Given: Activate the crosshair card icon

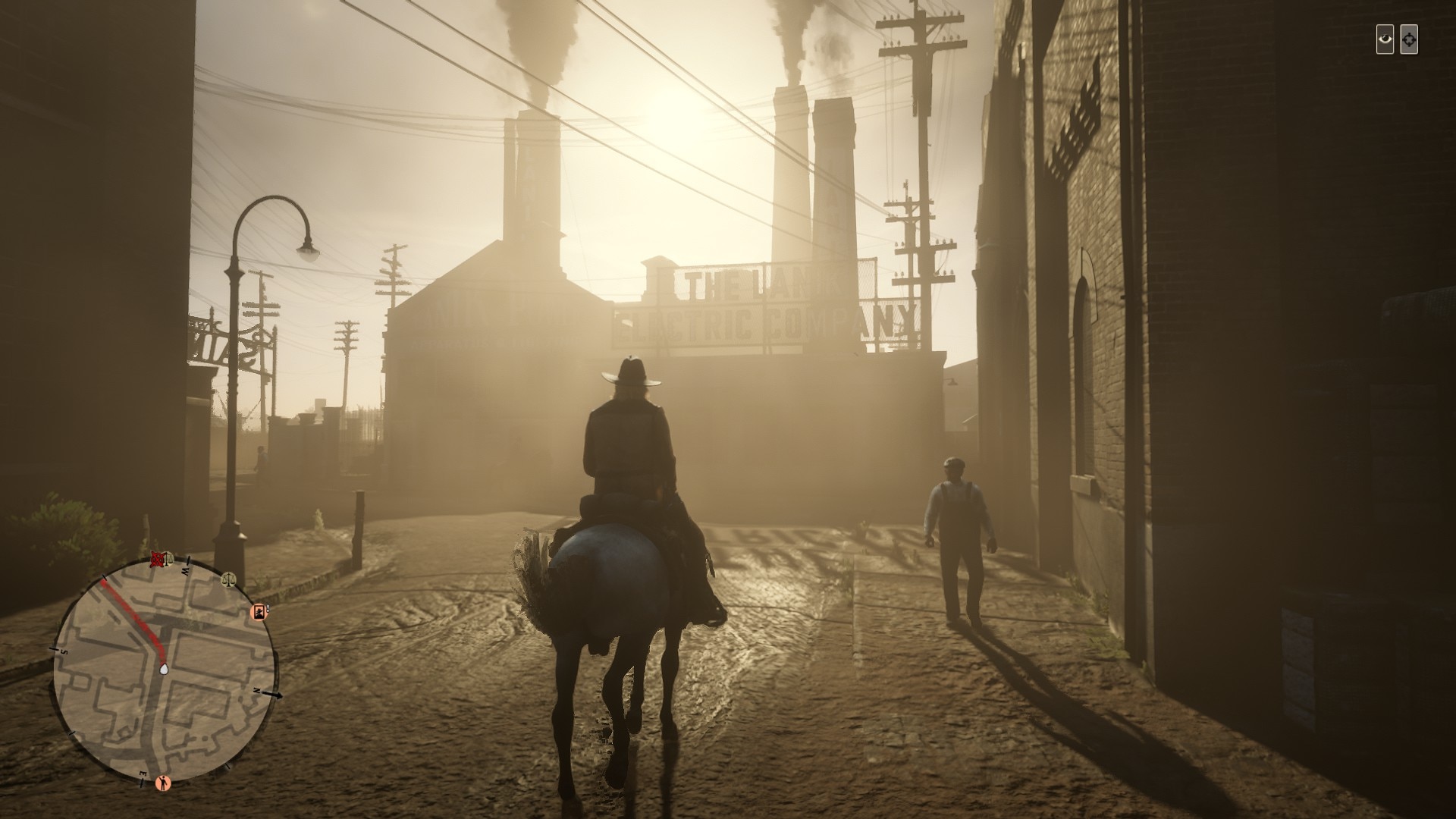Looking at the screenshot, I should (x=1408, y=39).
